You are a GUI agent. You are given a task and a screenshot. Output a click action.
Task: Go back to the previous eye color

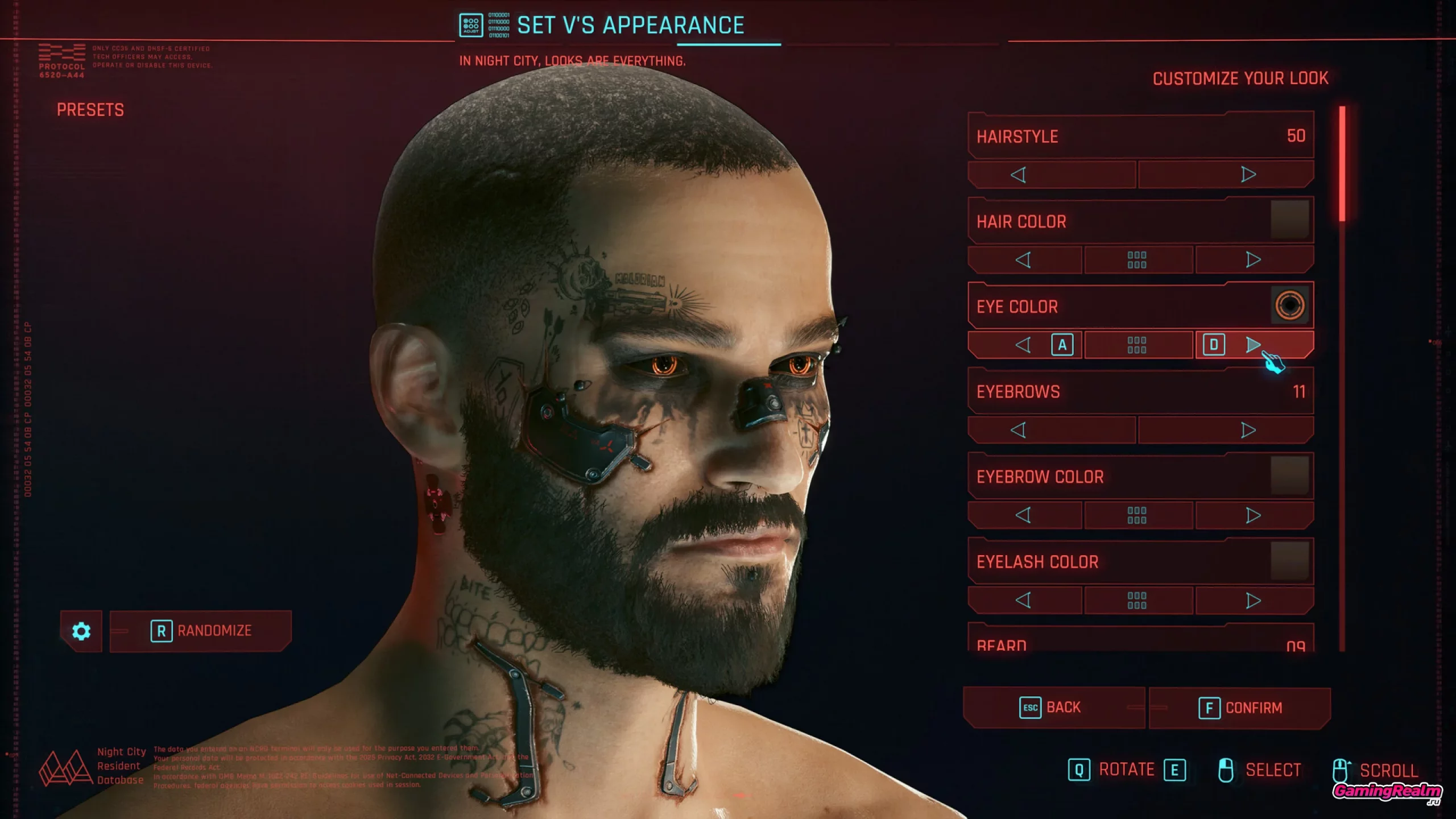pyautogui.click(x=1023, y=345)
